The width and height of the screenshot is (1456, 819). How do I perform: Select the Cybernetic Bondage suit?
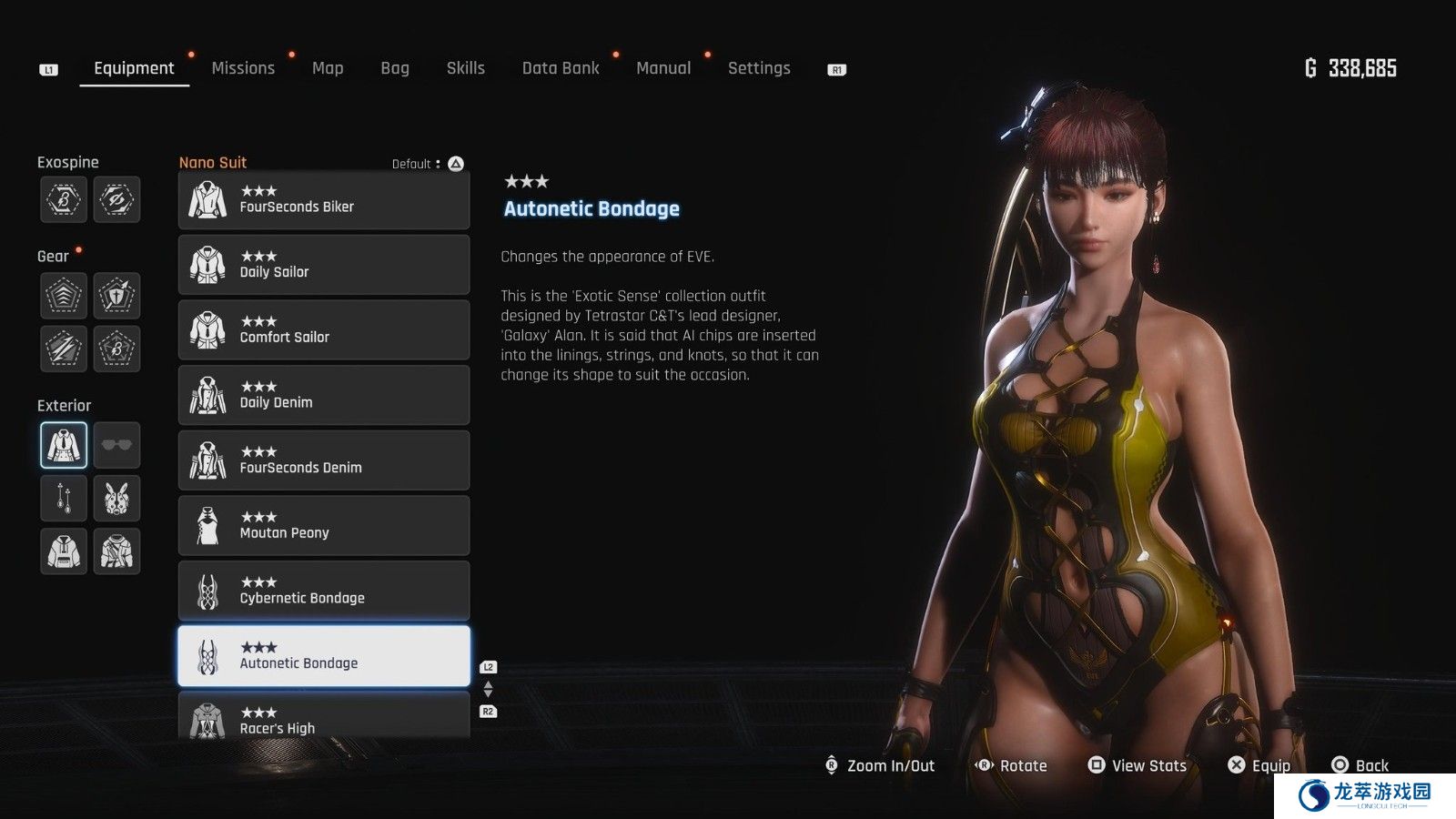324,591
